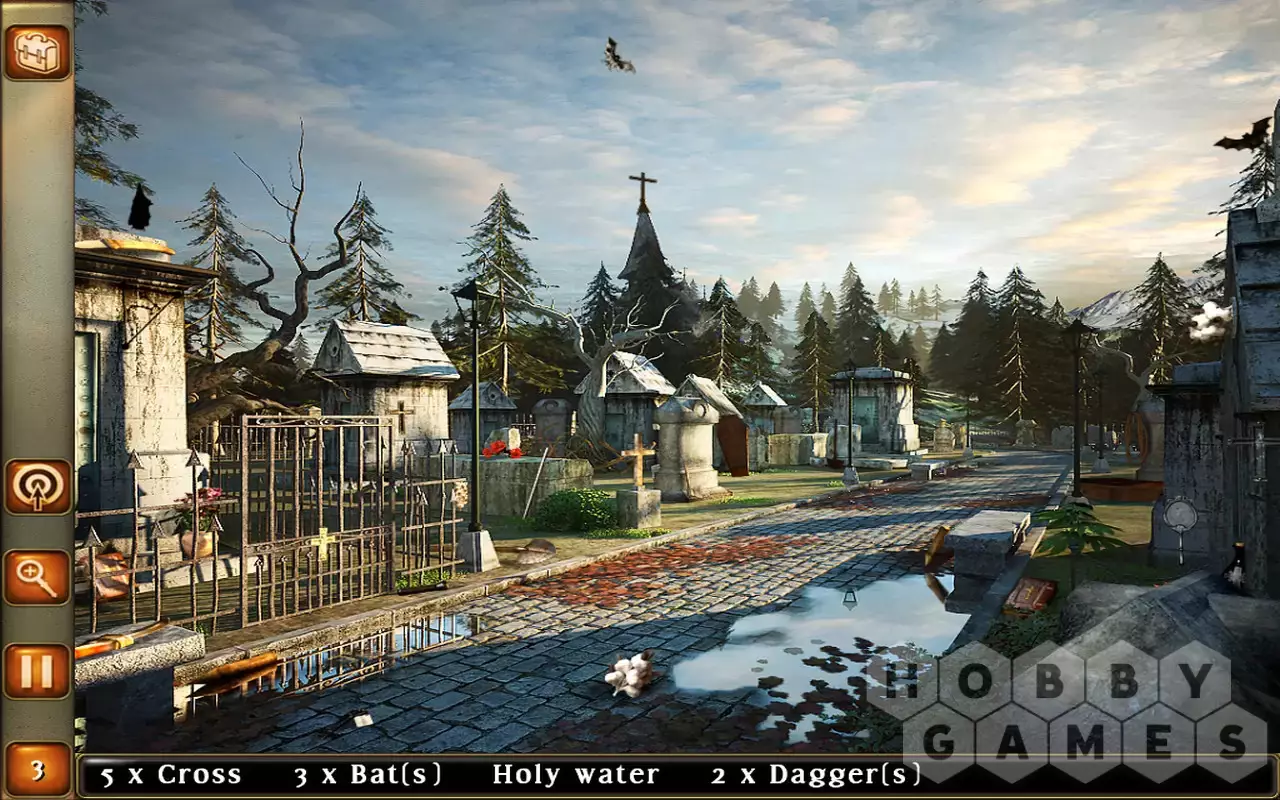Click the button showing number 3
1280x800 pixels.
[x=37, y=769]
